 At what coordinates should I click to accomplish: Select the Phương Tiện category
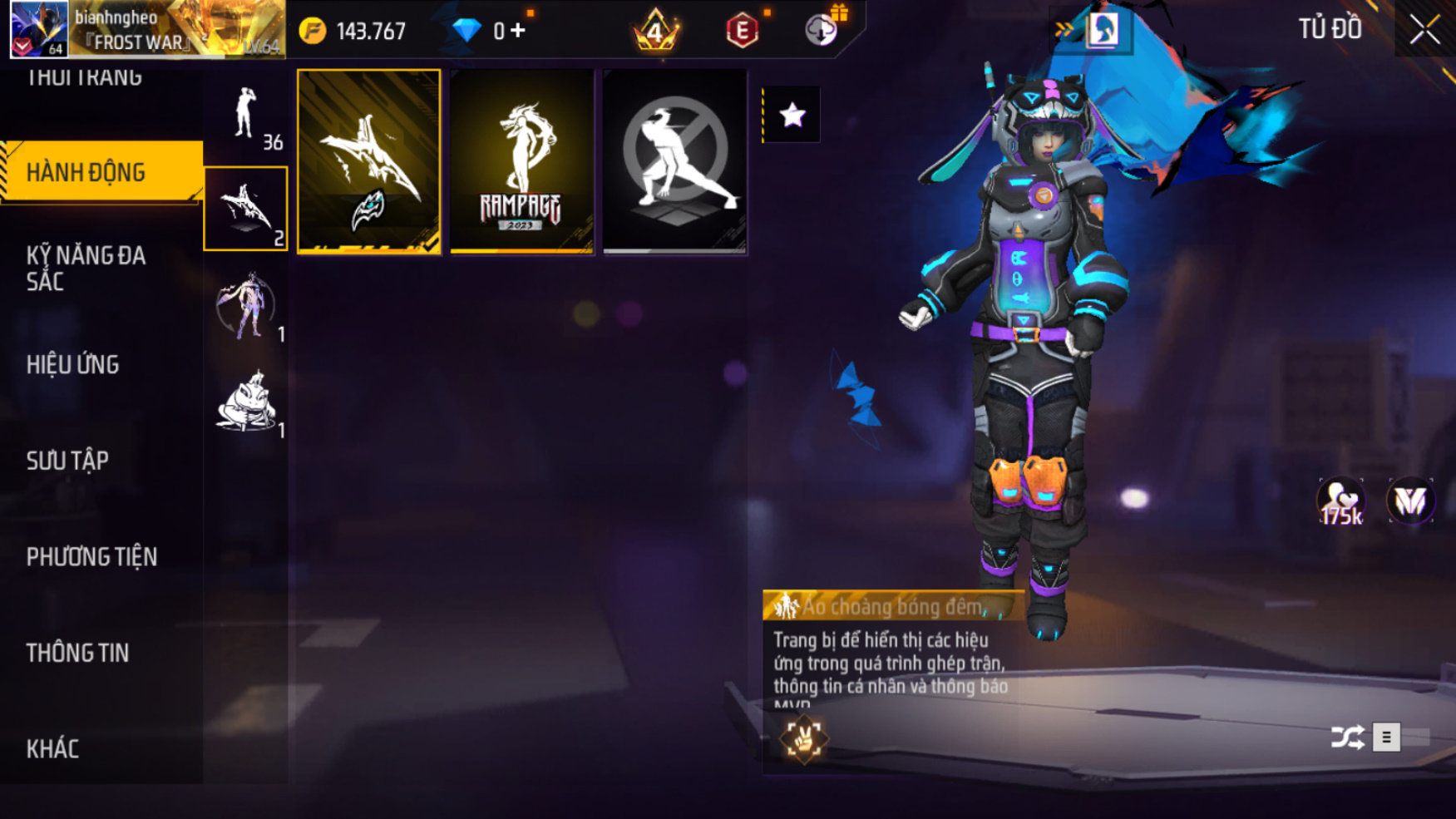[x=91, y=556]
